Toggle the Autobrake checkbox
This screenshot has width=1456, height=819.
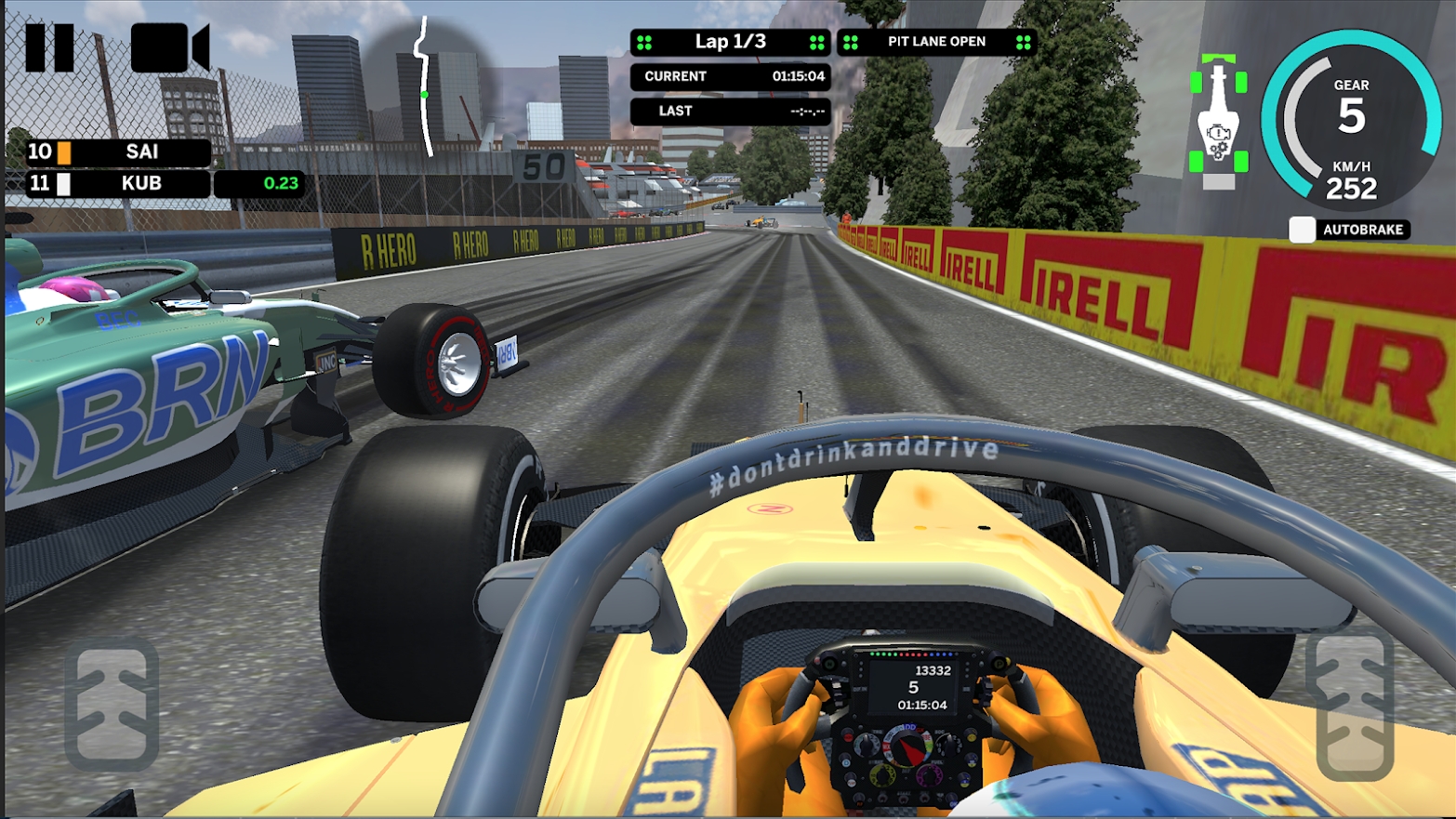tap(1302, 230)
